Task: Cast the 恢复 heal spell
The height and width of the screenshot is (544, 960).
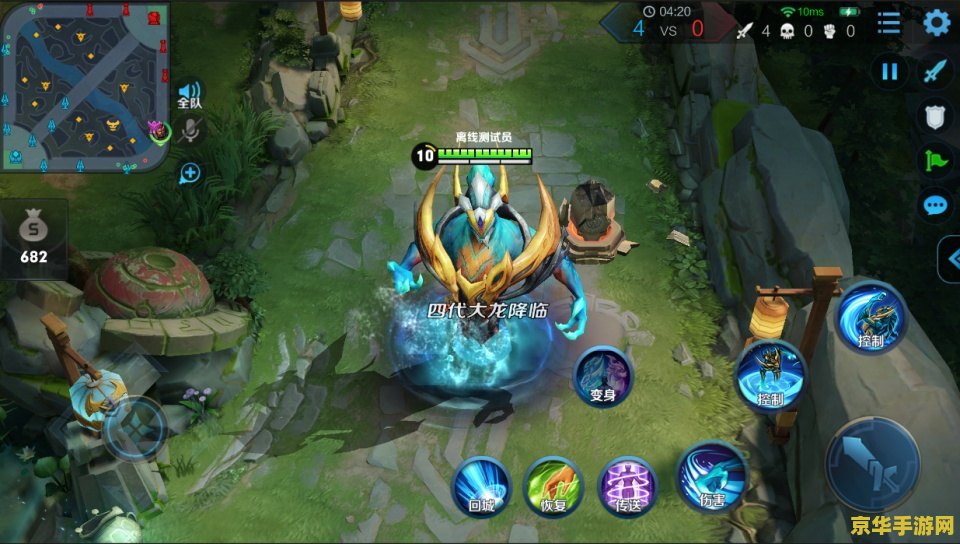Action: click(554, 486)
